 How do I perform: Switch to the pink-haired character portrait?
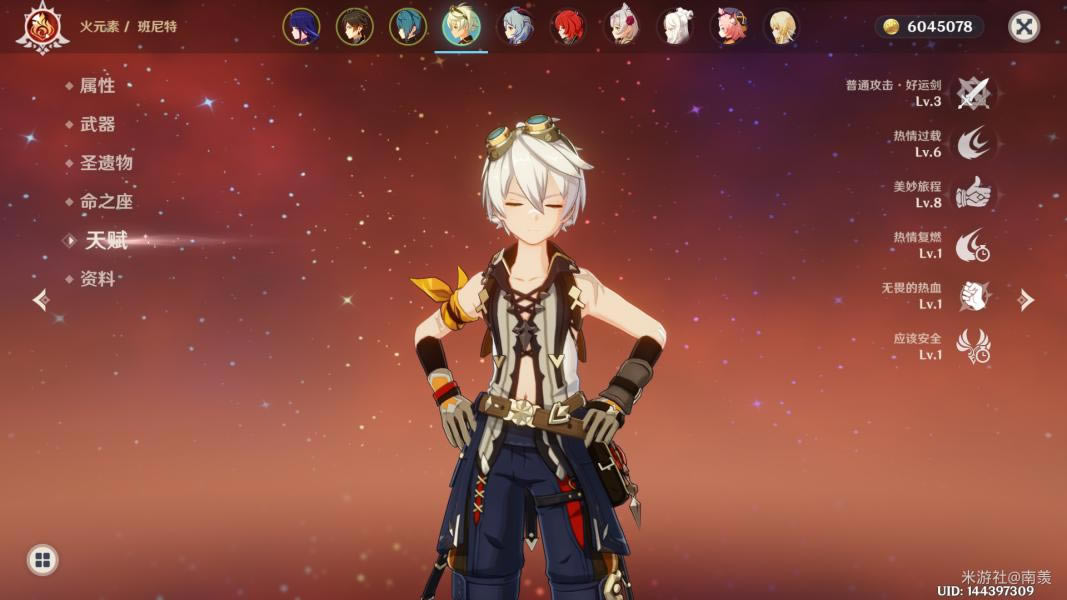click(731, 27)
